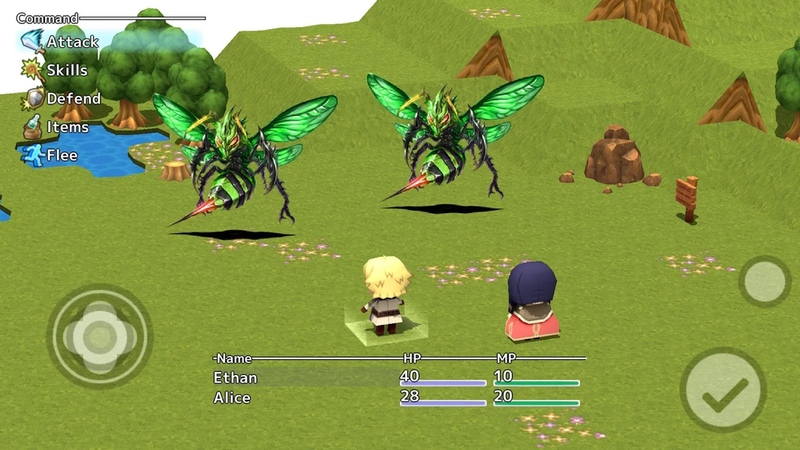
Task: Choose the Defend command
Action: pyautogui.click(x=62, y=99)
